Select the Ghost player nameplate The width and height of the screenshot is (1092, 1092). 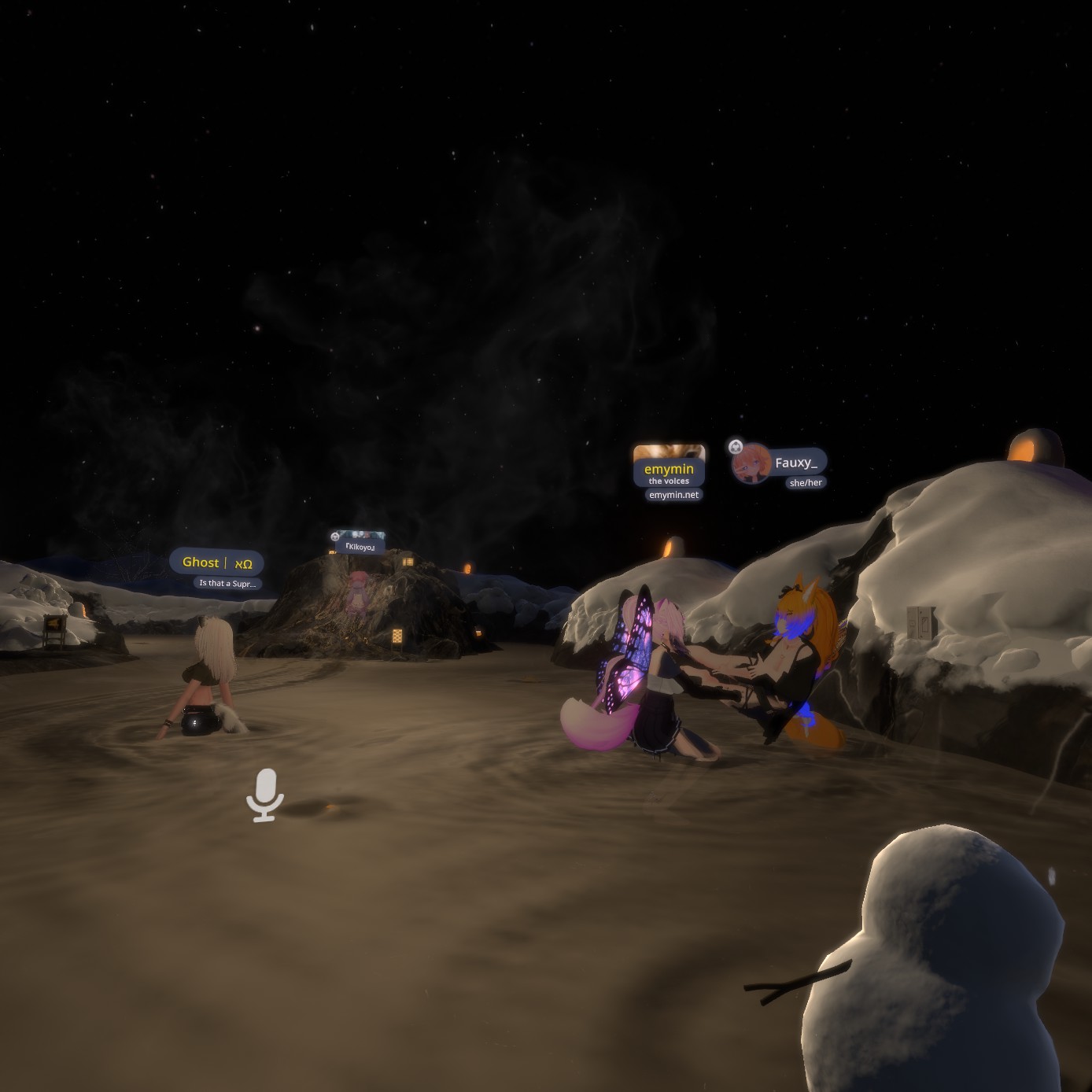pyautogui.click(x=216, y=563)
